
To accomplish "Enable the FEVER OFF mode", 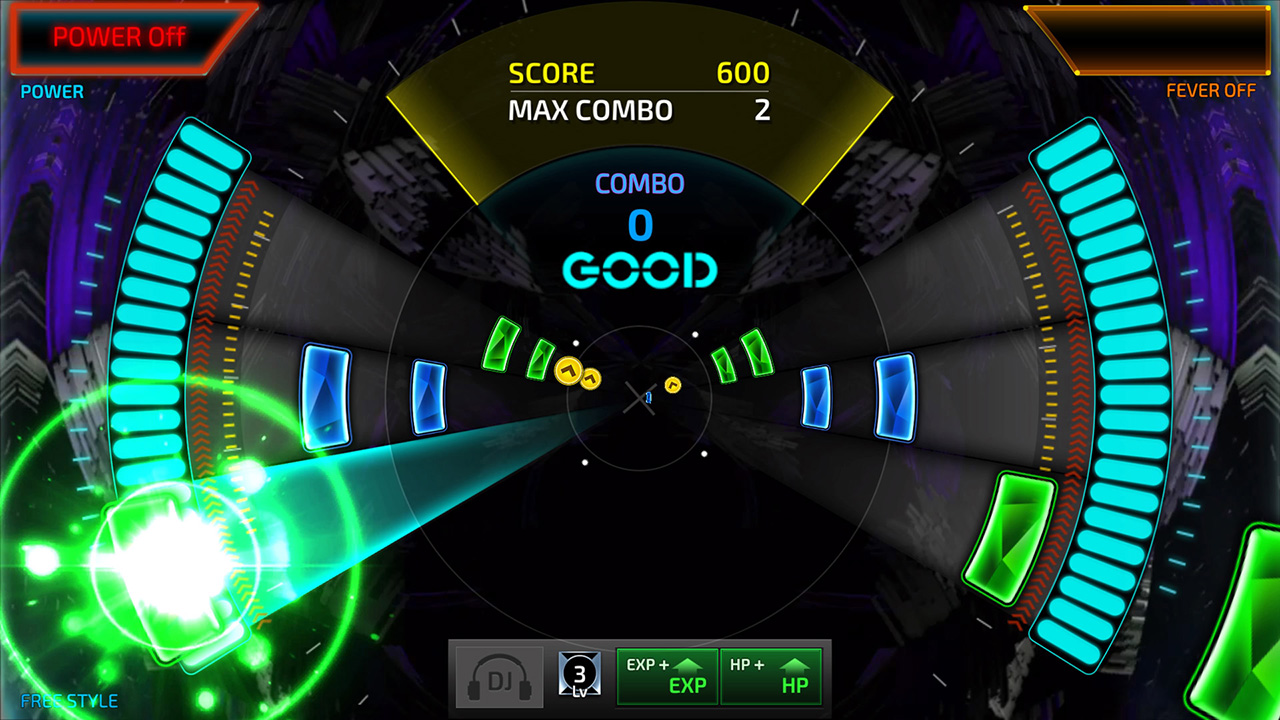I will [1212, 90].
